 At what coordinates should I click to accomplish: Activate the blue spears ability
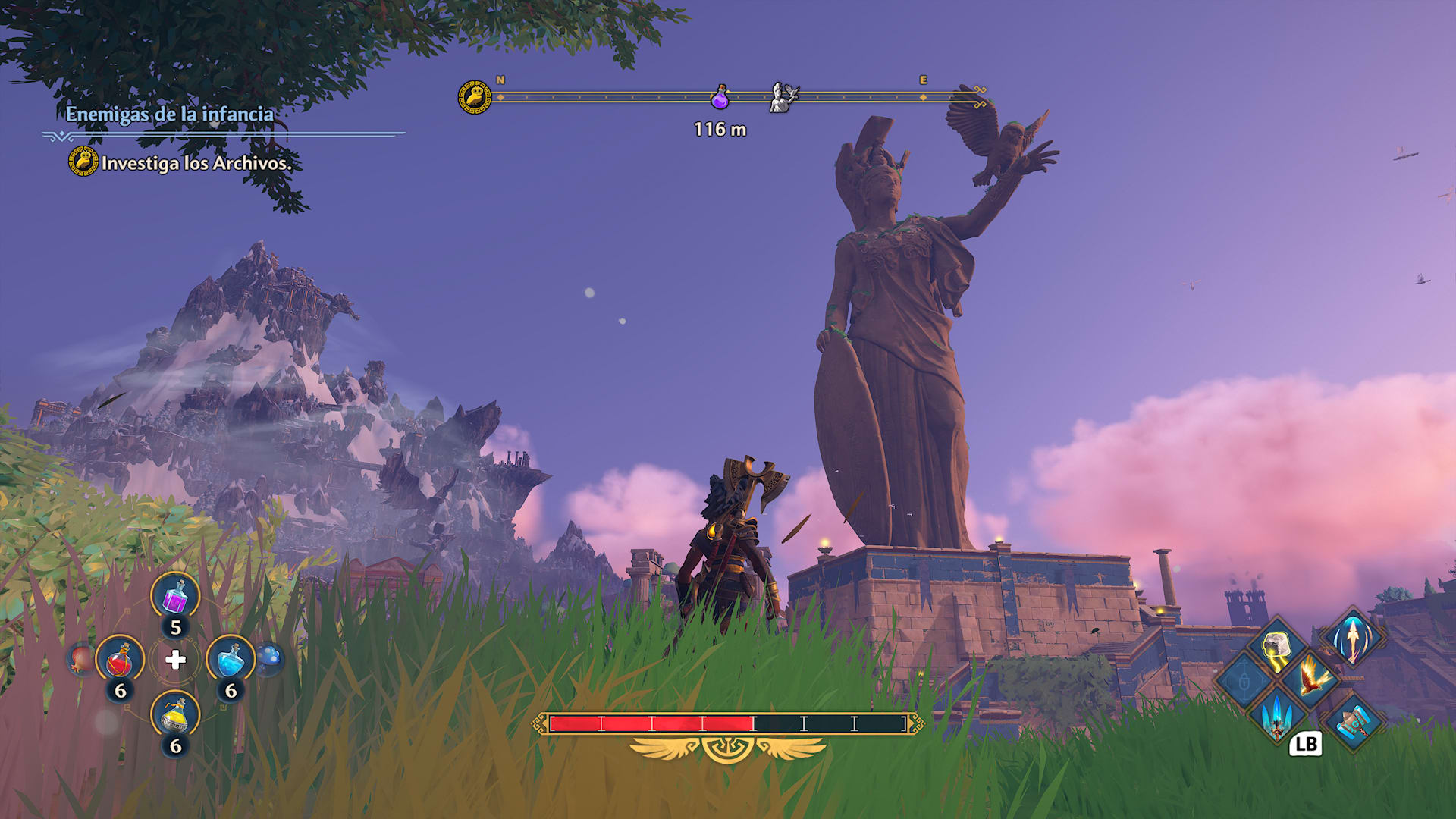tap(1277, 715)
